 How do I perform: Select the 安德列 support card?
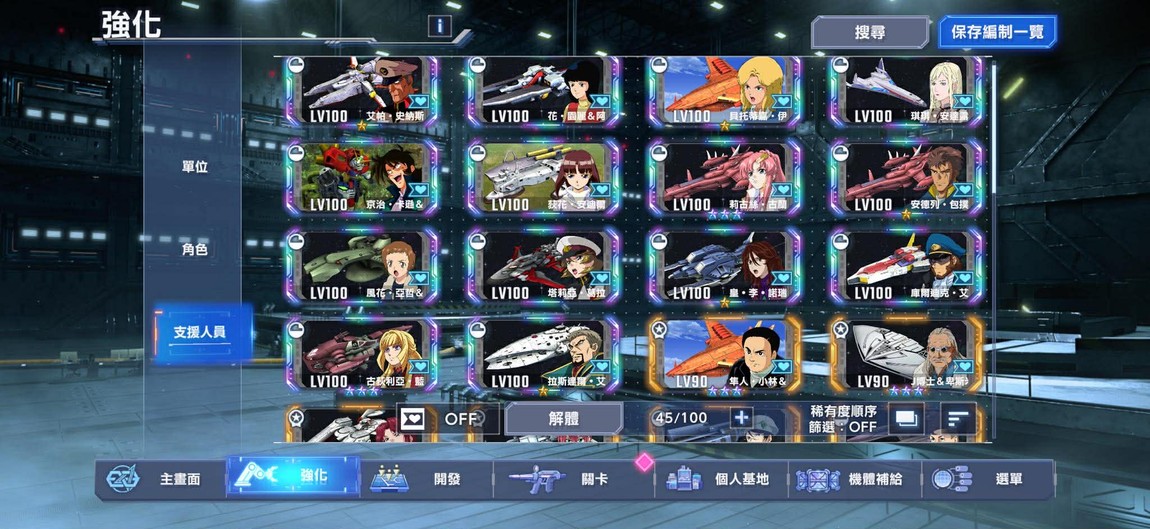click(x=906, y=178)
